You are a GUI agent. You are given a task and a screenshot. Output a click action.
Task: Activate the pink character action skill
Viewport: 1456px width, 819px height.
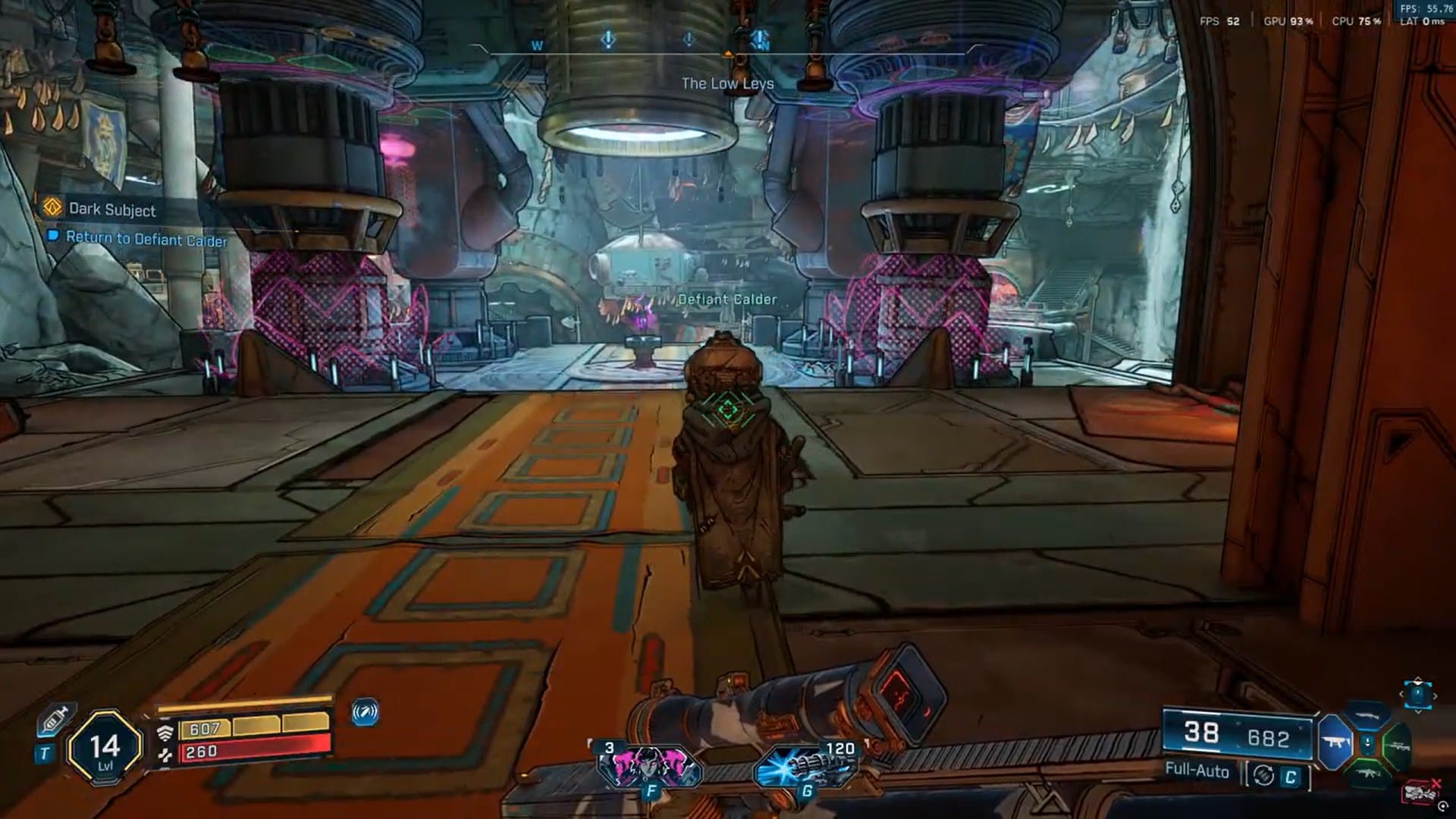(x=649, y=766)
